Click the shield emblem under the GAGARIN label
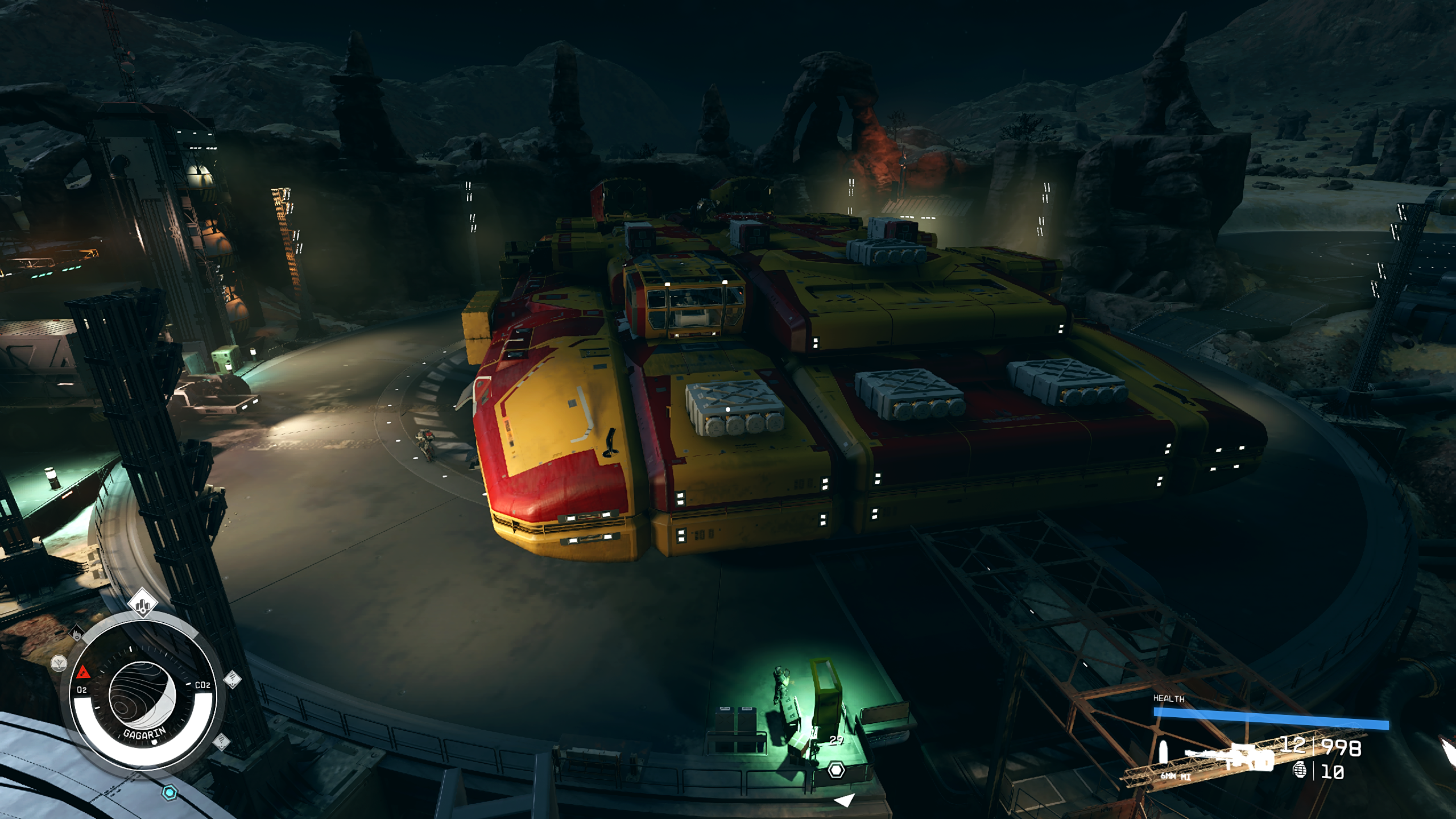The height and width of the screenshot is (819, 1456). point(154,743)
